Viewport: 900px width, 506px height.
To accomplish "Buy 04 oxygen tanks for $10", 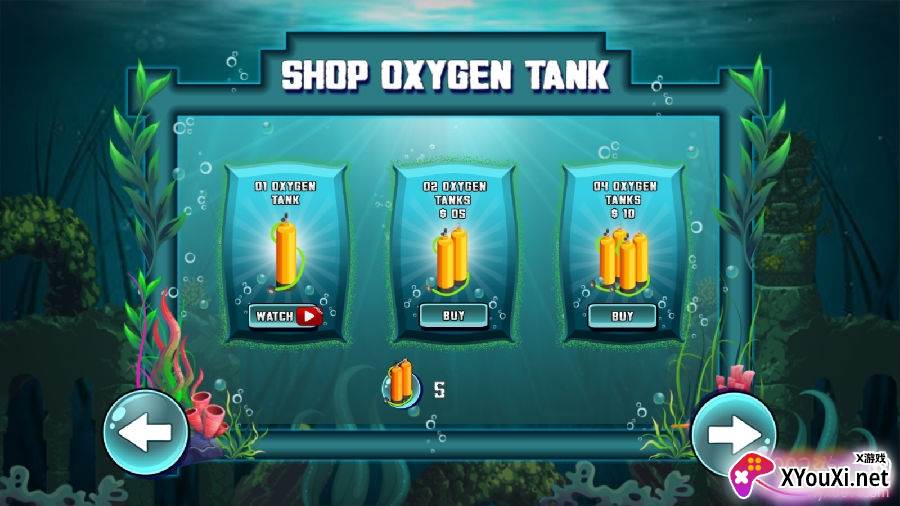I will coord(622,316).
